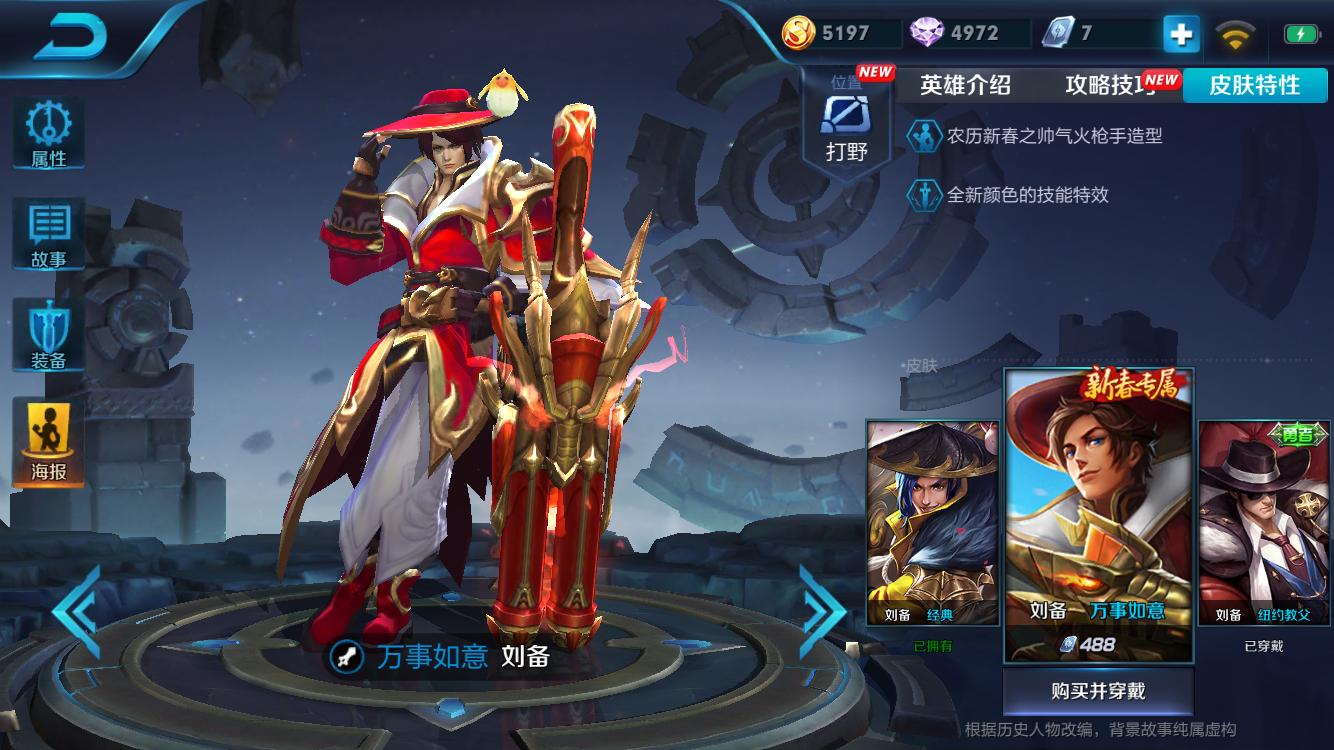The width and height of the screenshot is (1334, 750).
Task: Tap the blue plus button to recharge
Action: coord(1181,32)
